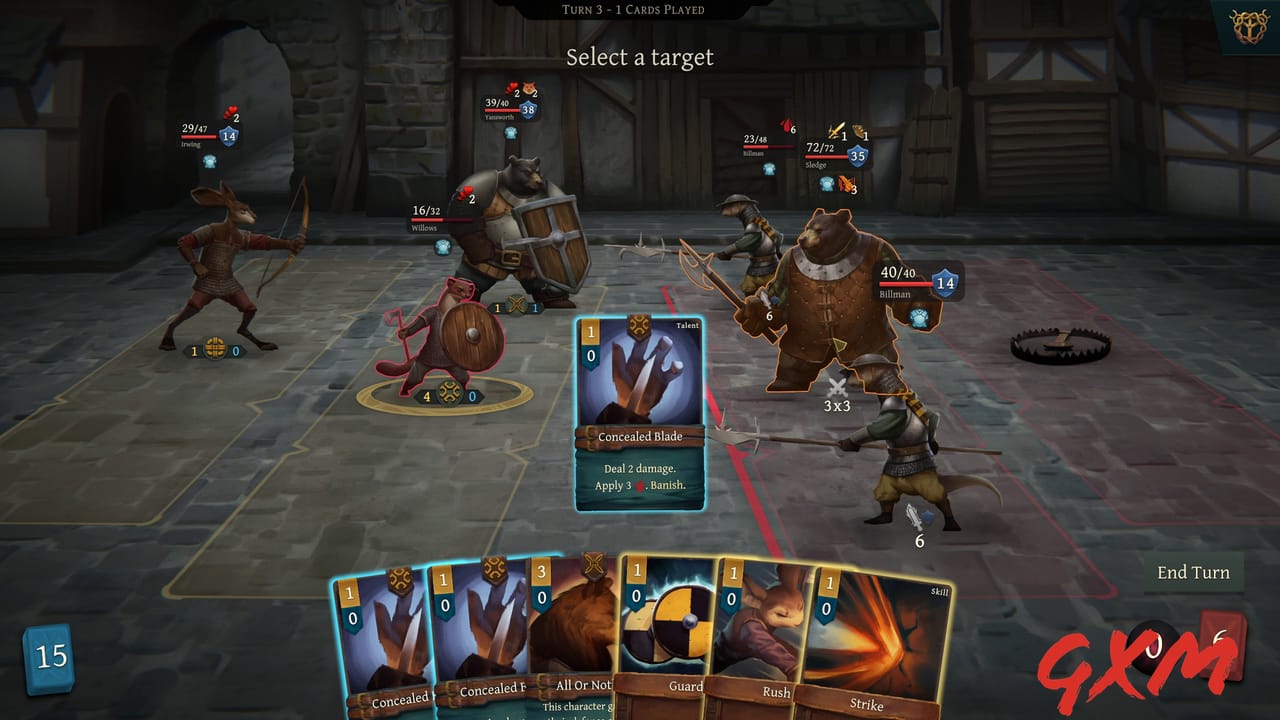Click Sledge's armor shield showing 35
Viewport: 1280px width, 720px height.
pyautogui.click(x=857, y=155)
